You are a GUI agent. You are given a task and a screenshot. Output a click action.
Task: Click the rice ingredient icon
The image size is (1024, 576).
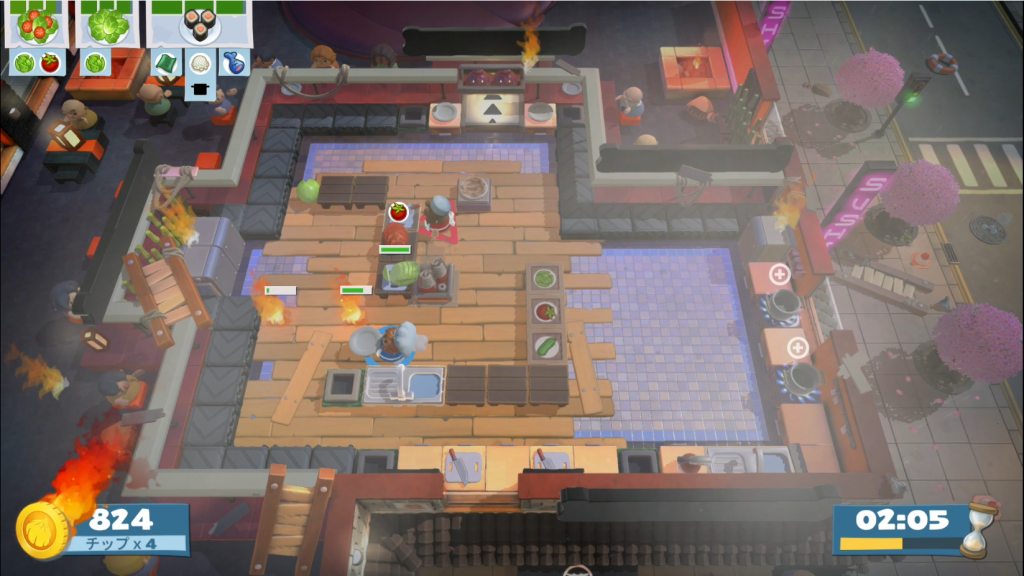pos(200,63)
